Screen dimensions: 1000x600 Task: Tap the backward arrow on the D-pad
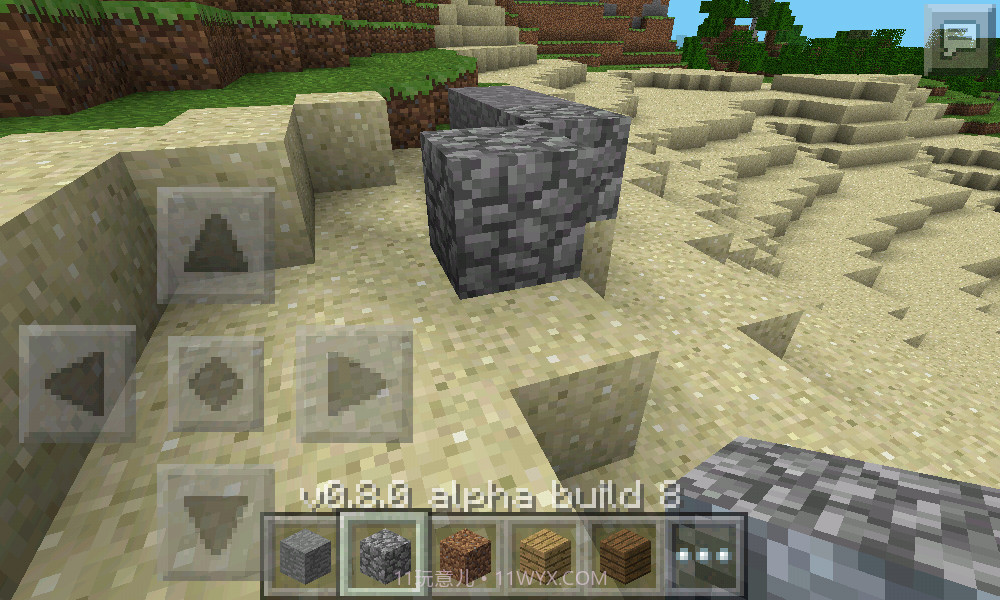pos(215,522)
